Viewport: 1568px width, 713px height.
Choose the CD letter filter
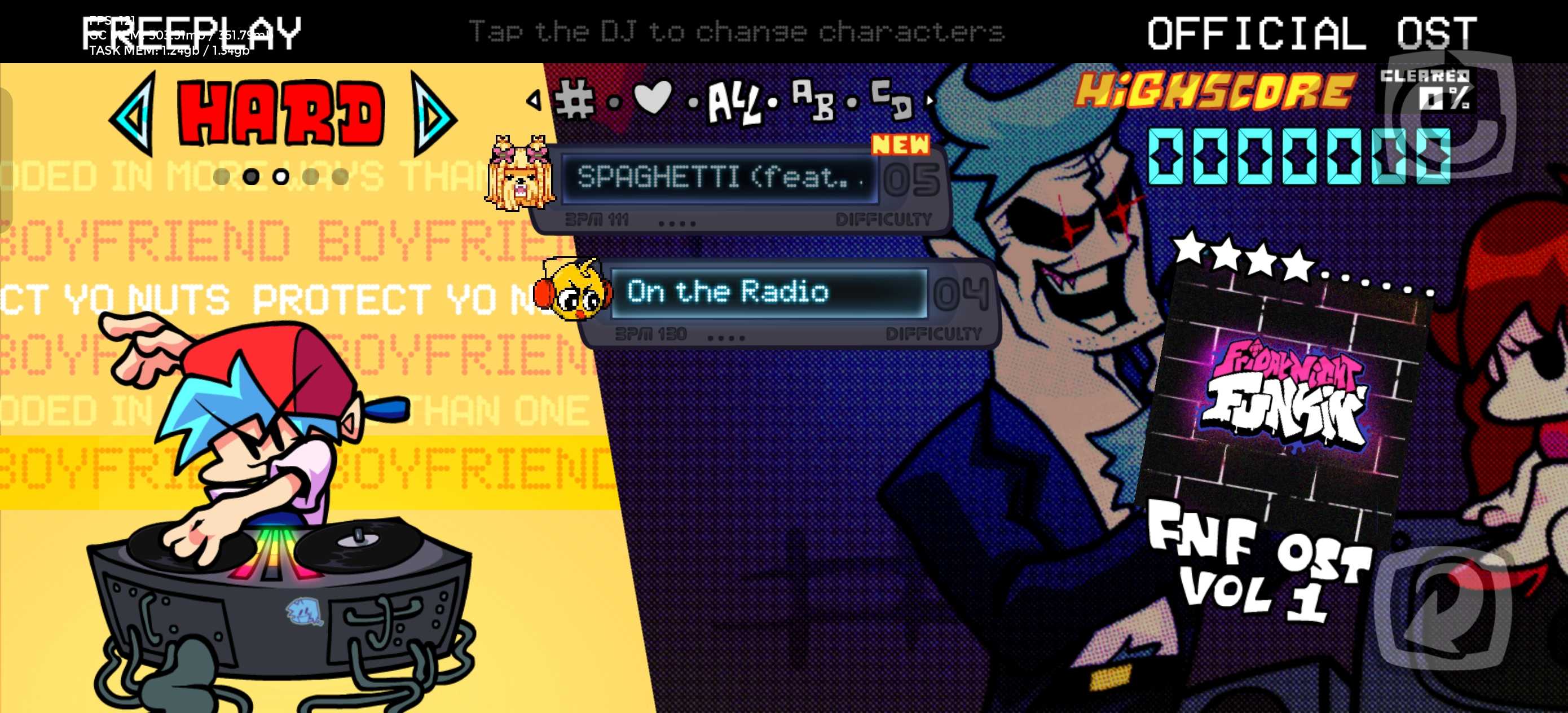(892, 99)
